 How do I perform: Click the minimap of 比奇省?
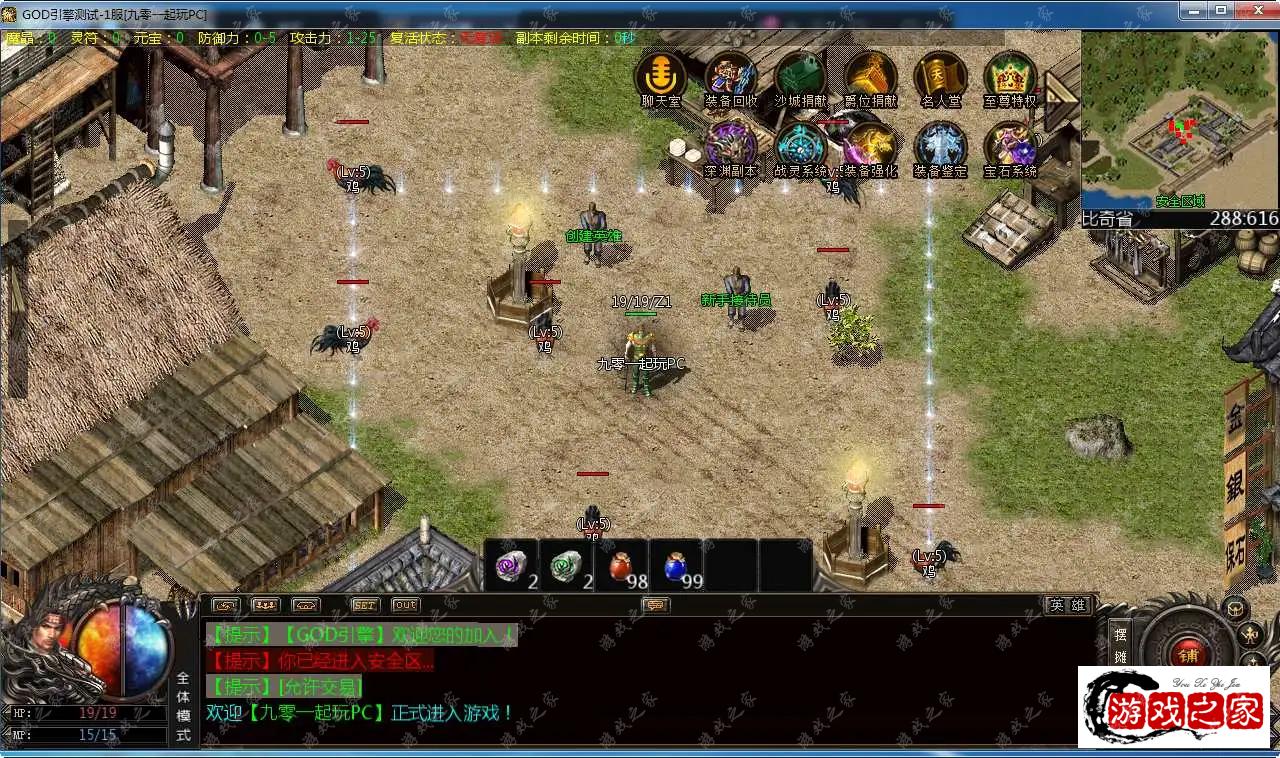(x=1179, y=120)
